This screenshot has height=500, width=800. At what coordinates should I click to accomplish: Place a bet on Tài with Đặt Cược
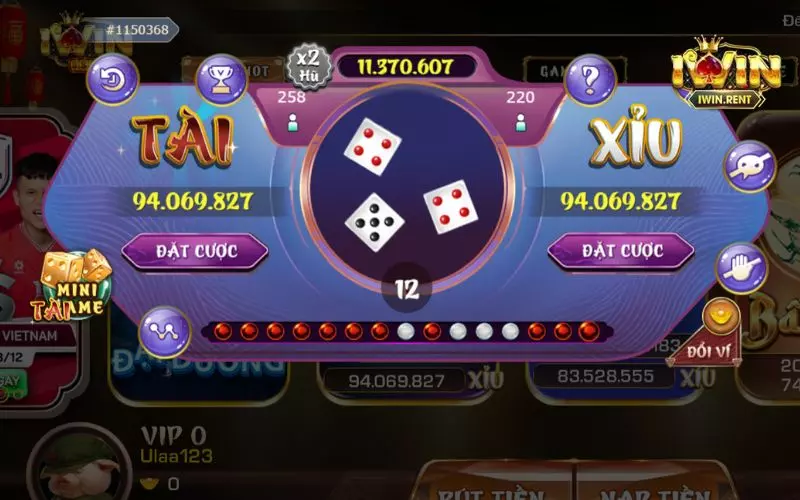click(x=195, y=250)
